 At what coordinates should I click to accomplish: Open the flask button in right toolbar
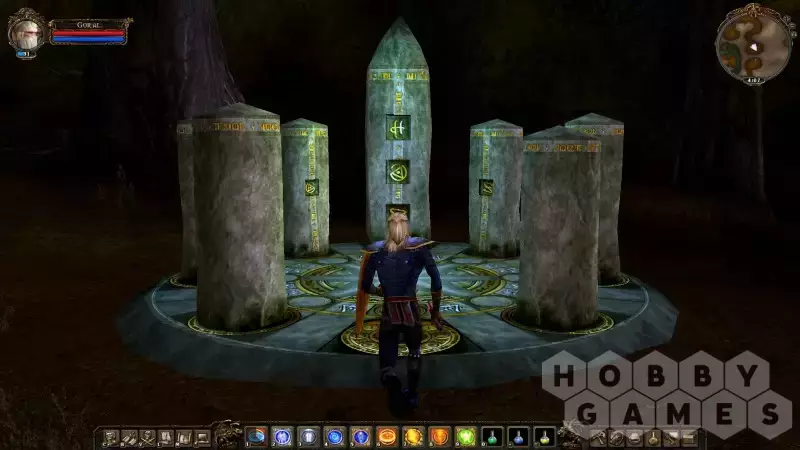[x=652, y=437]
